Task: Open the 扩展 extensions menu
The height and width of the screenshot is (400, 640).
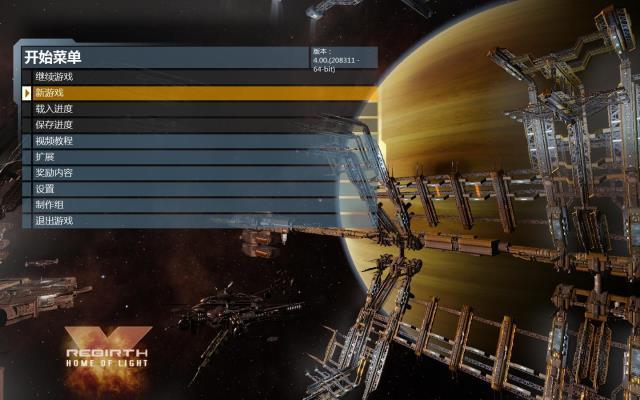Action: coord(45,157)
